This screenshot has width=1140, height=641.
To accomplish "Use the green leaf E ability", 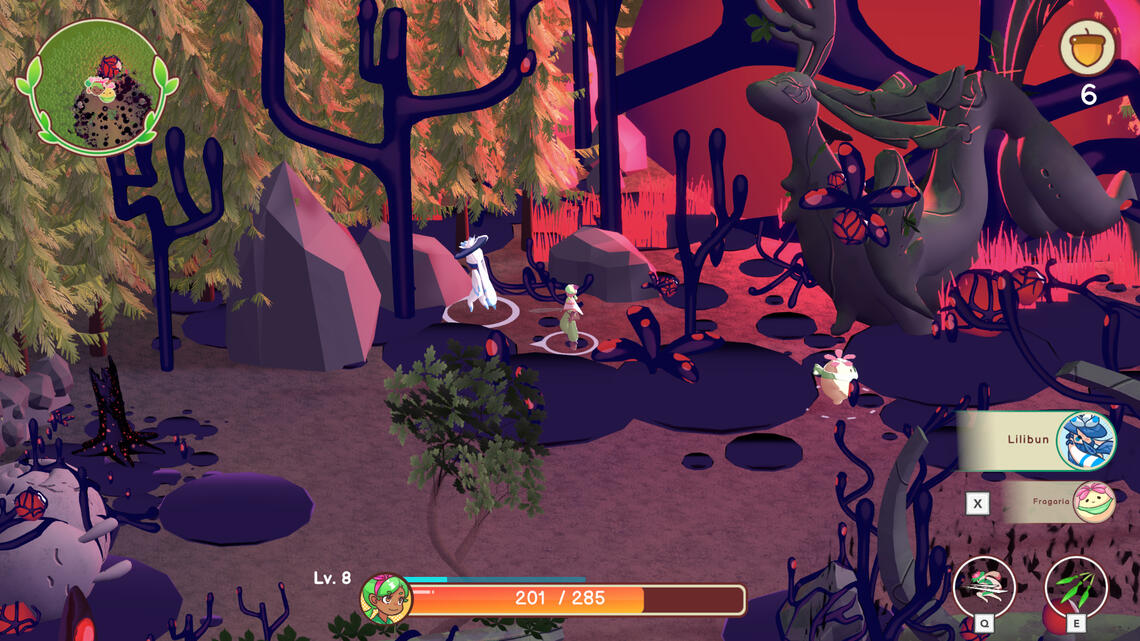I will click(x=1076, y=588).
